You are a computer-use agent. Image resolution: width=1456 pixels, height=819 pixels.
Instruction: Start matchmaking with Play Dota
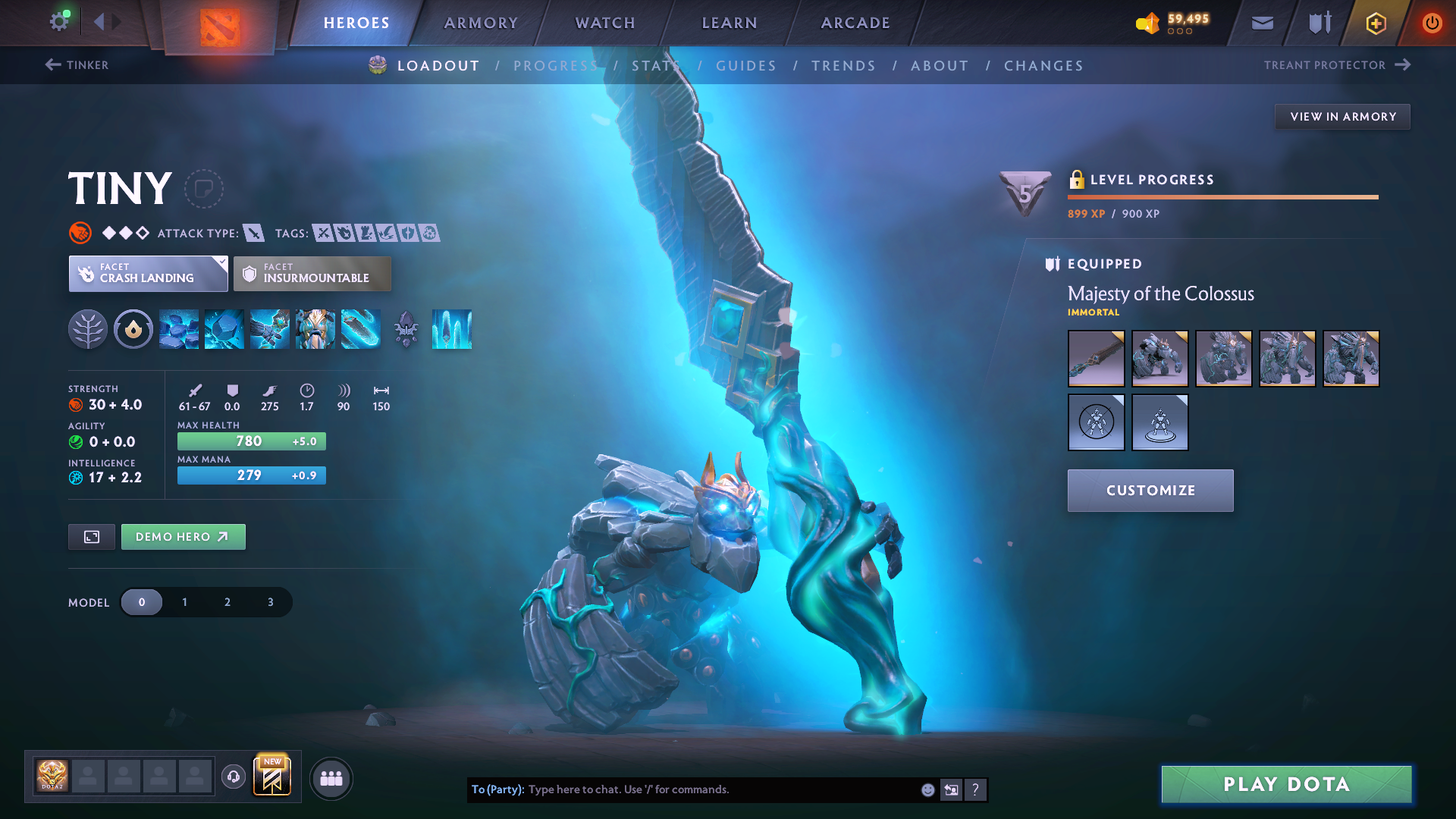point(1286,784)
